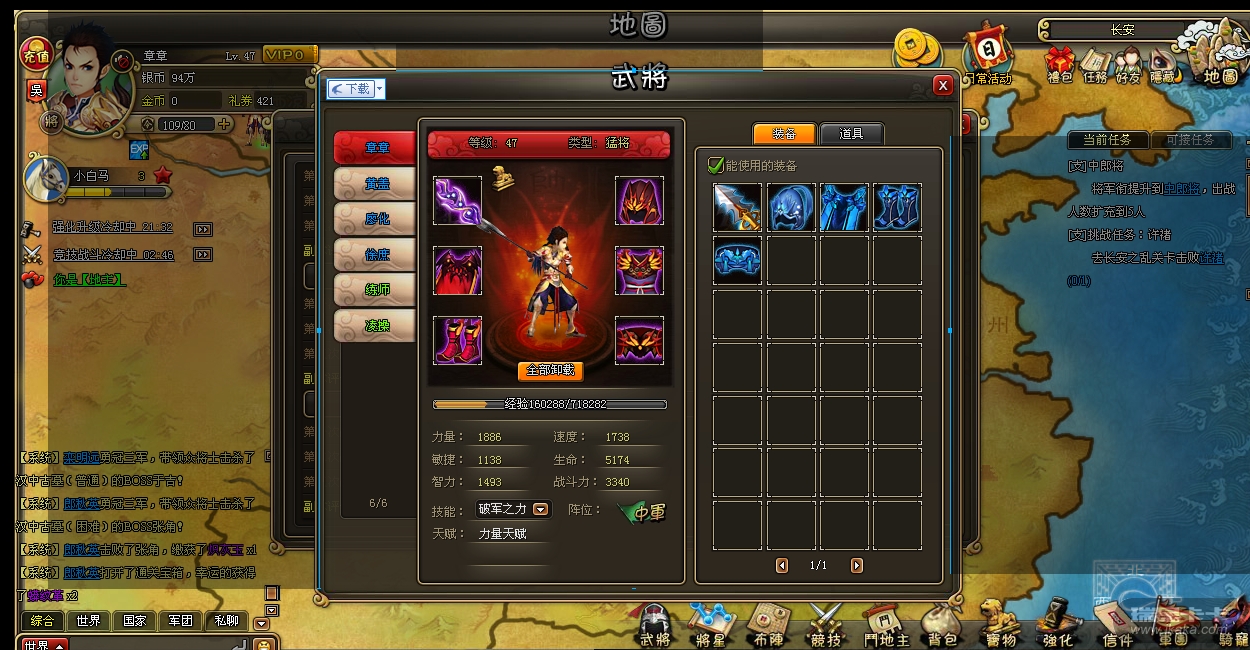The image size is (1250, 650).
Task: Click the equipped purple staff weapon slot
Action: [458, 201]
